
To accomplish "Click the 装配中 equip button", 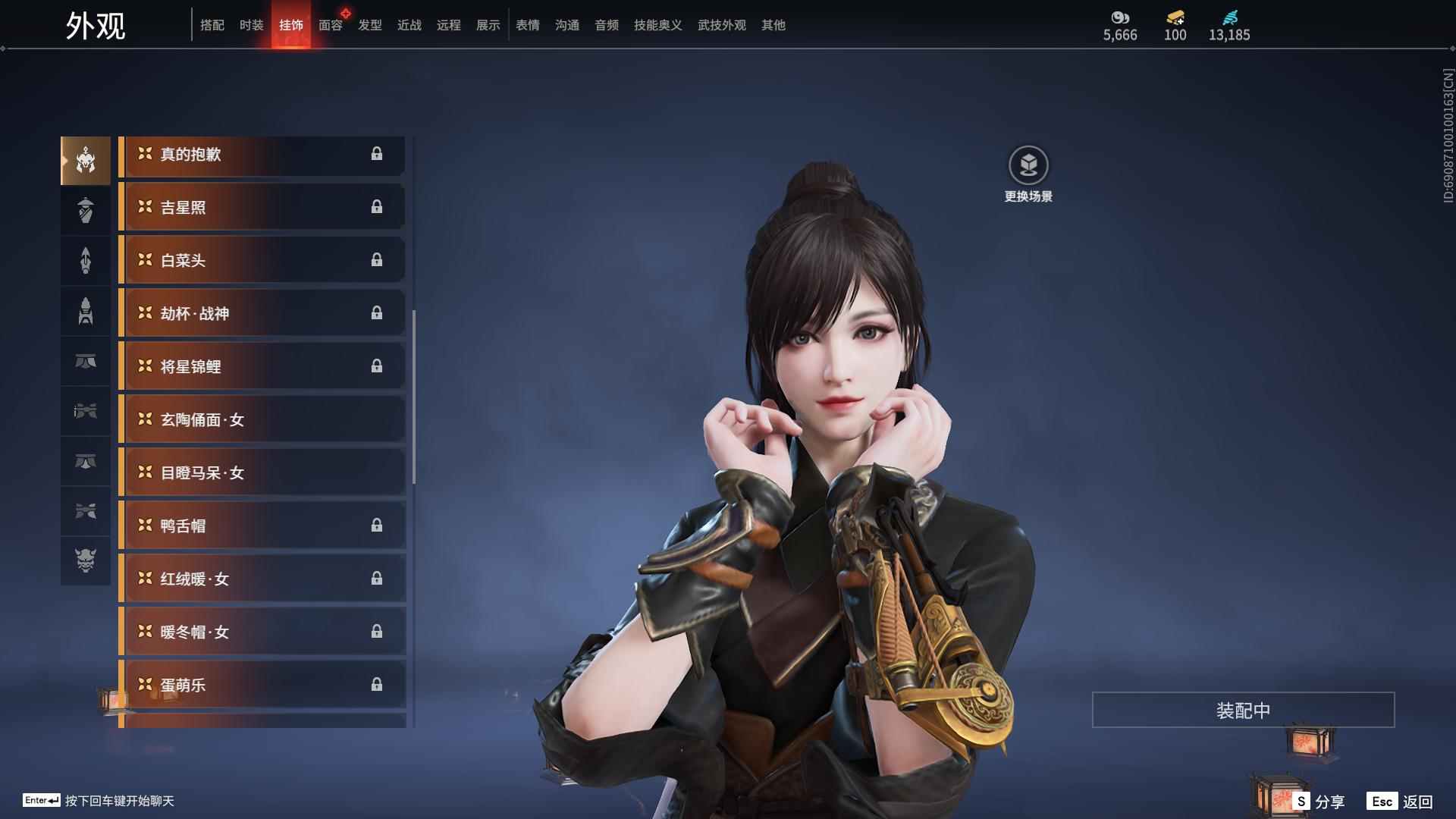I will coord(1243,711).
